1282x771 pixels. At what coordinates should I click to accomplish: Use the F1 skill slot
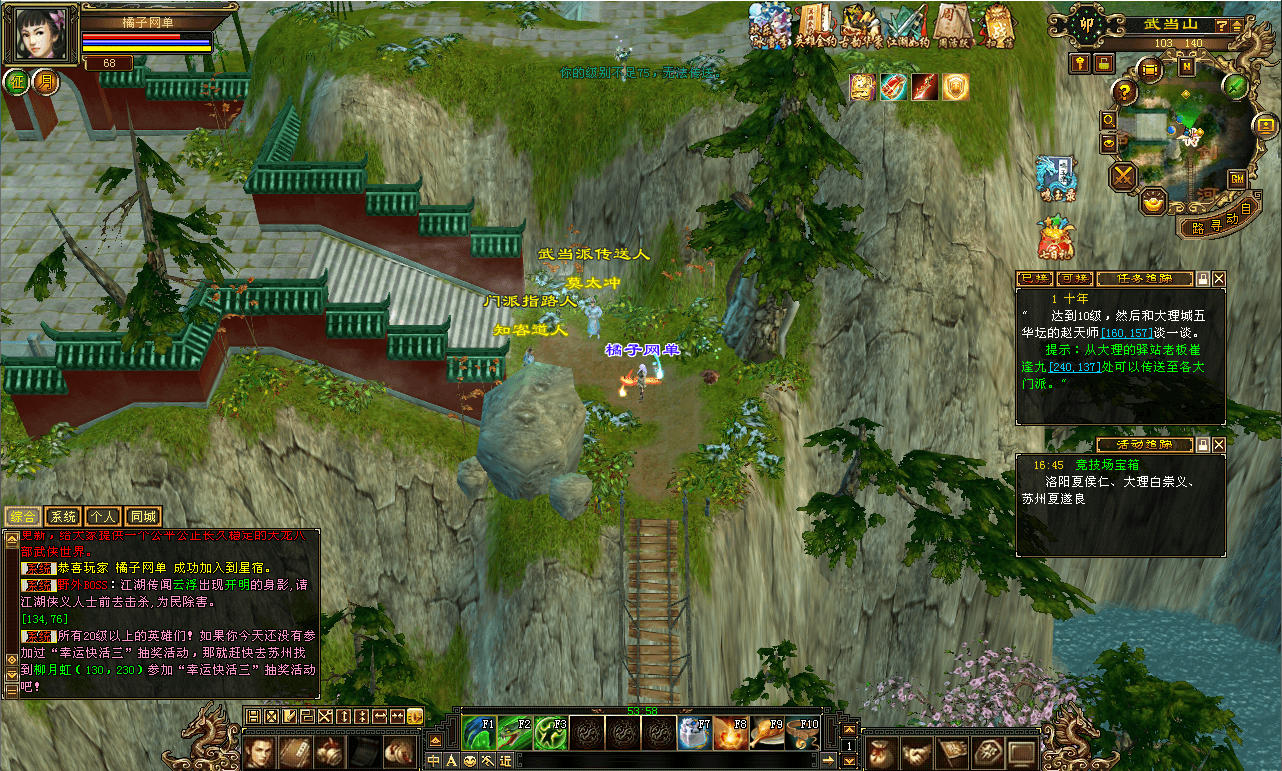479,733
